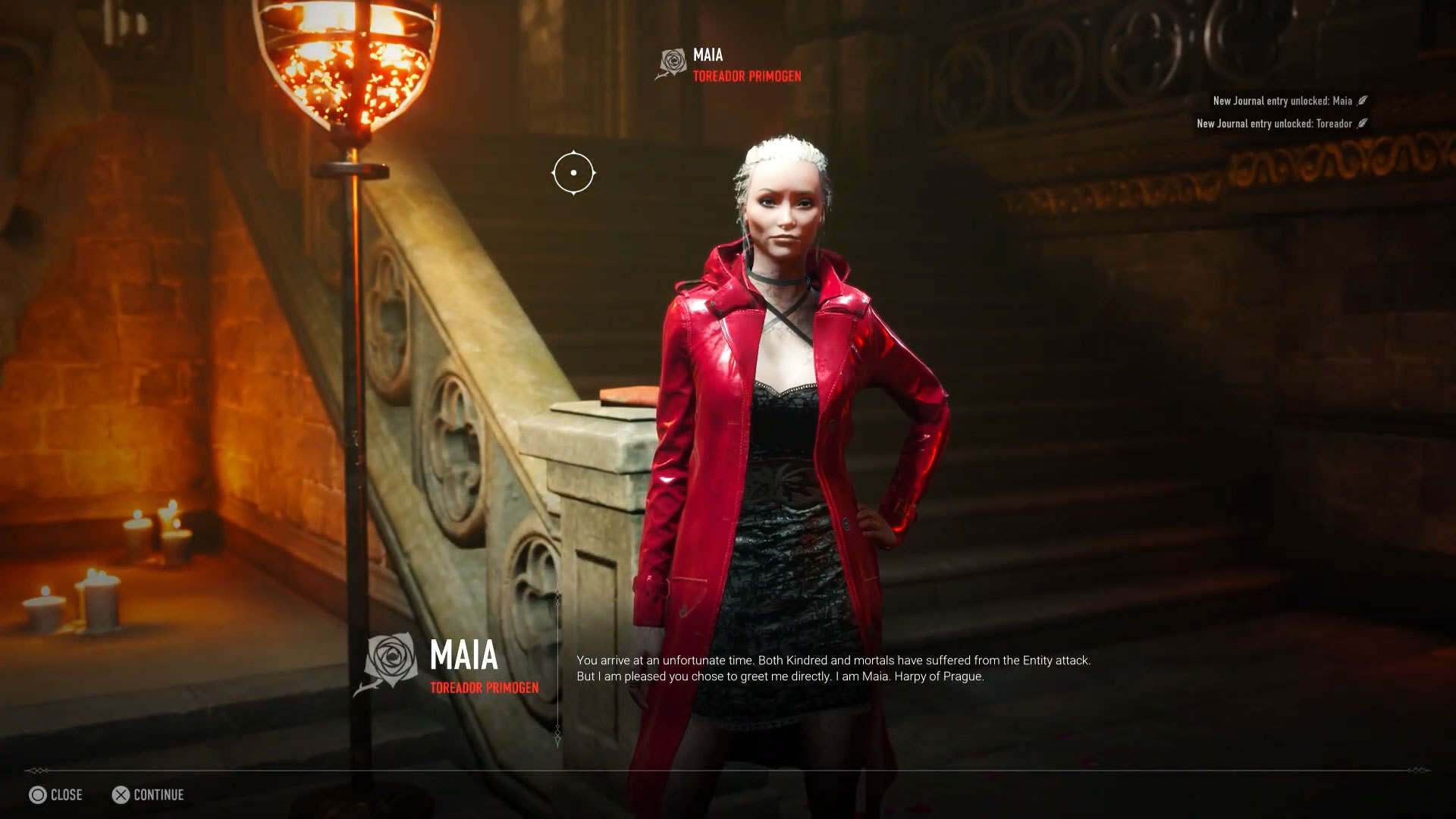Open the new Maia journal entry notification

click(1289, 101)
